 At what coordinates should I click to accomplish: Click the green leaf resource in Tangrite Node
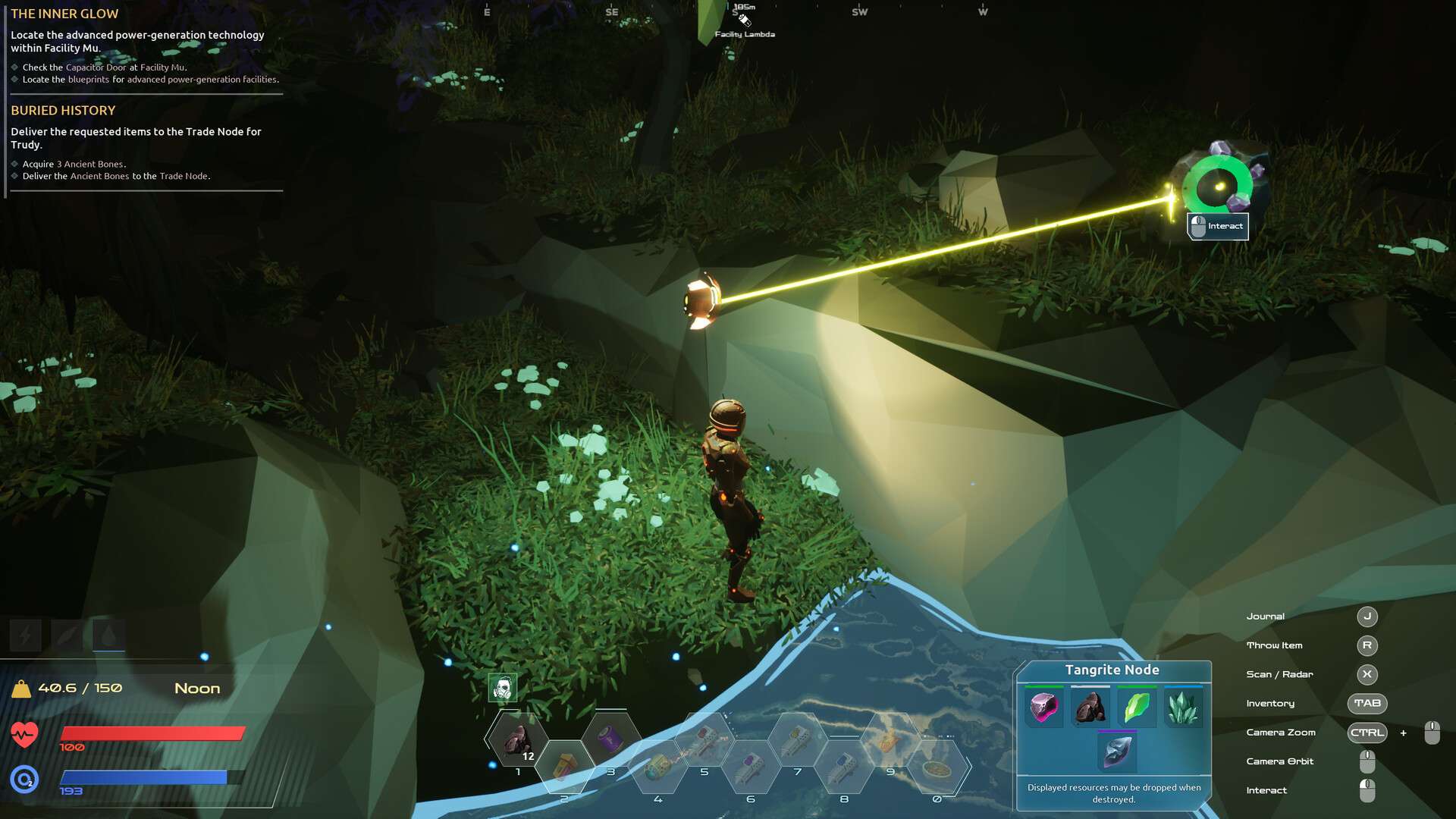pos(1136,708)
